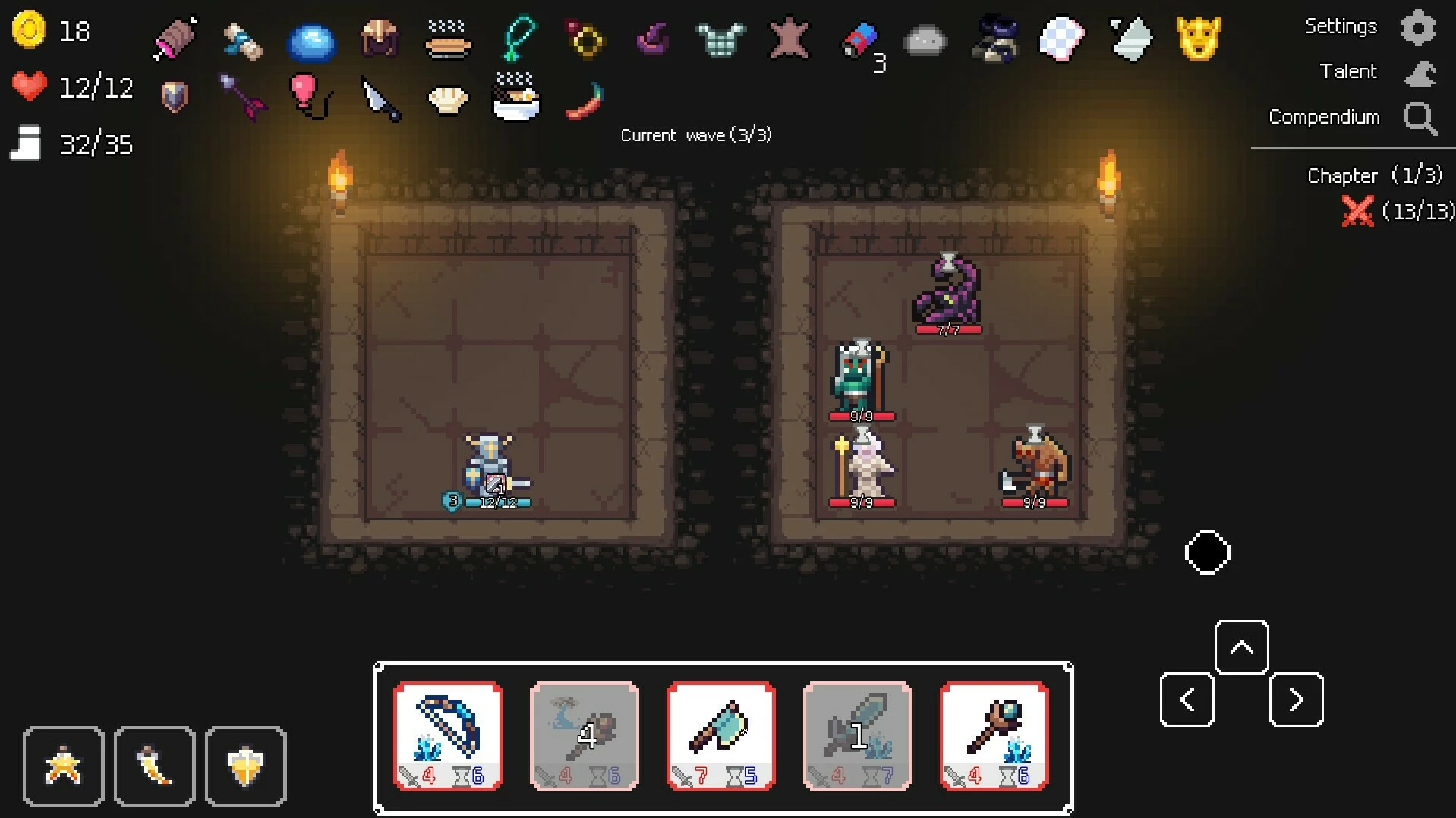The height and width of the screenshot is (818, 1456).
Task: Click the right arrow button
Action: [x=1296, y=700]
